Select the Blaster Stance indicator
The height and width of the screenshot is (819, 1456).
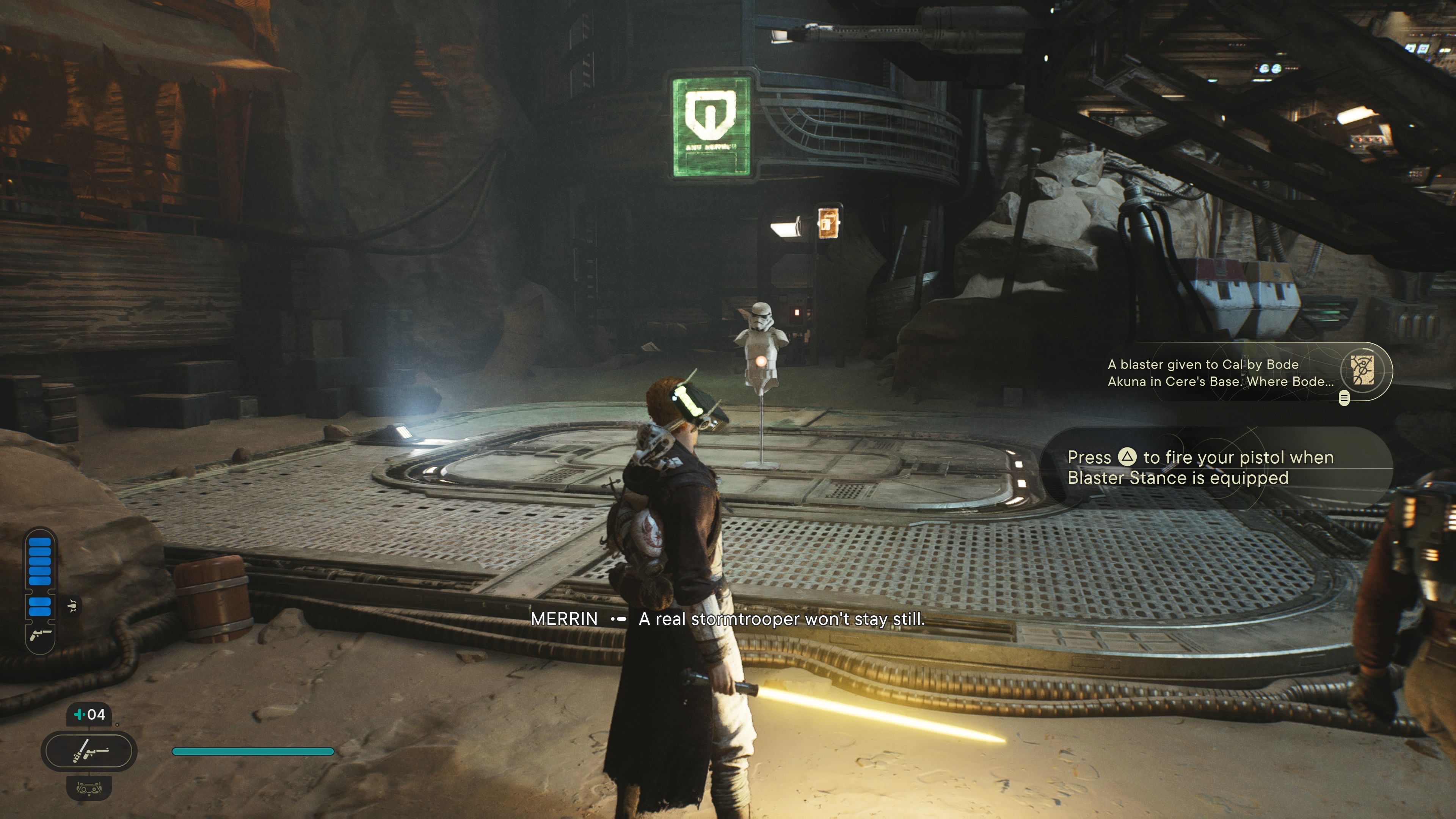tap(89, 751)
